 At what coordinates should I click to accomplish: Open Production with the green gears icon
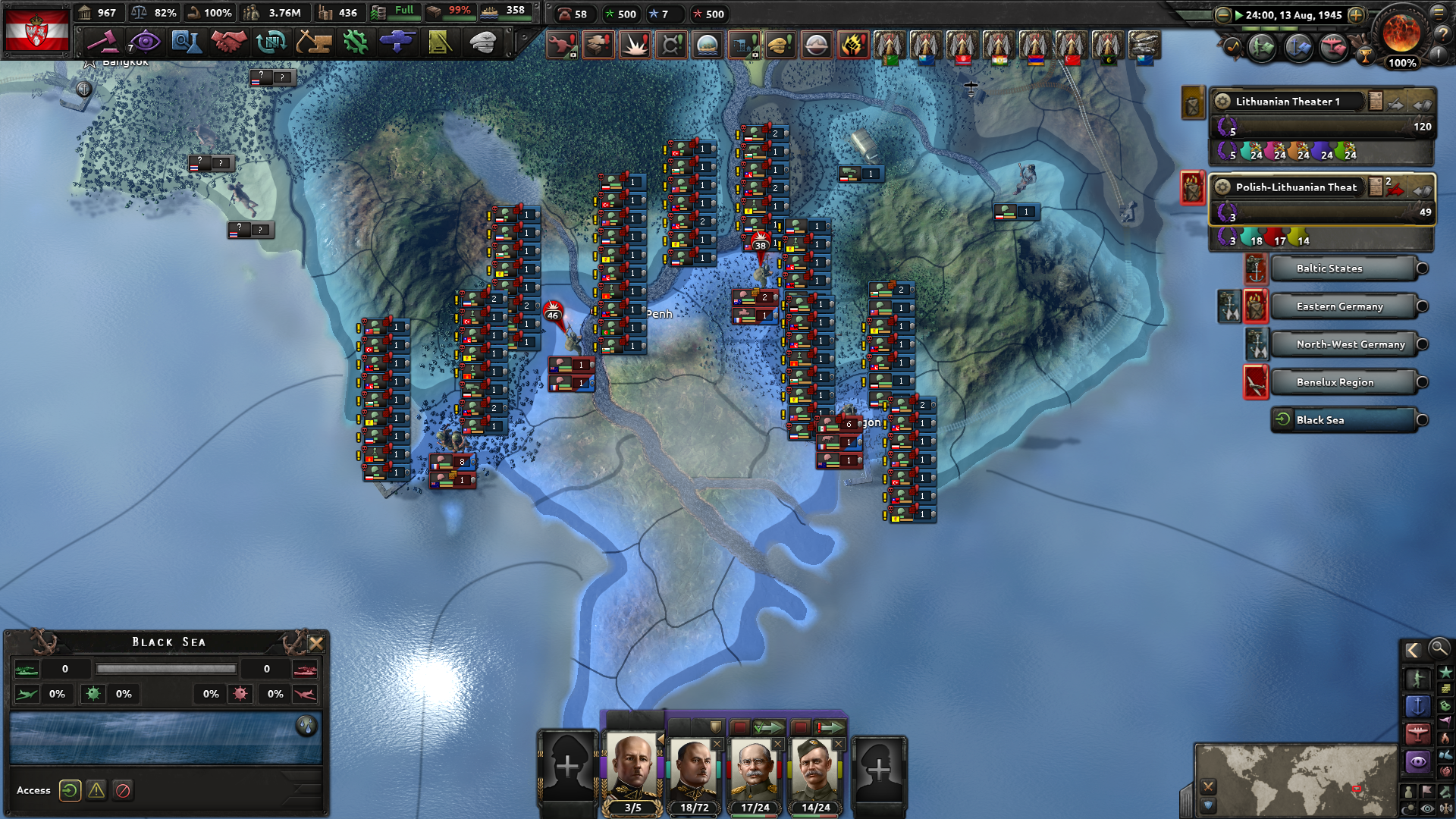356,42
